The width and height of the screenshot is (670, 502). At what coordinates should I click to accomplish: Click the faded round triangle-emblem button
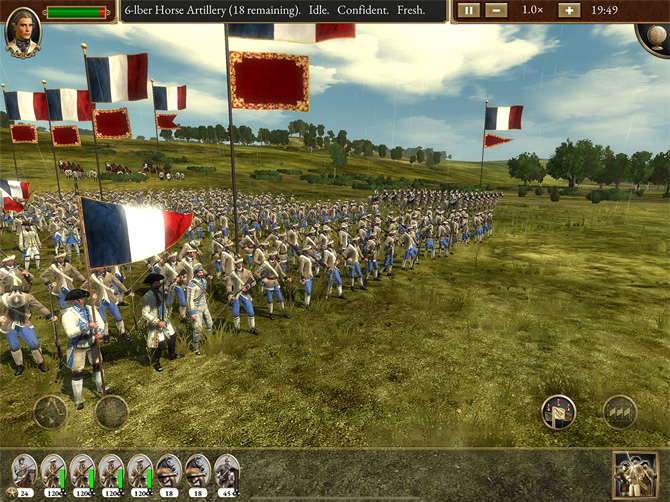click(x=50, y=411)
